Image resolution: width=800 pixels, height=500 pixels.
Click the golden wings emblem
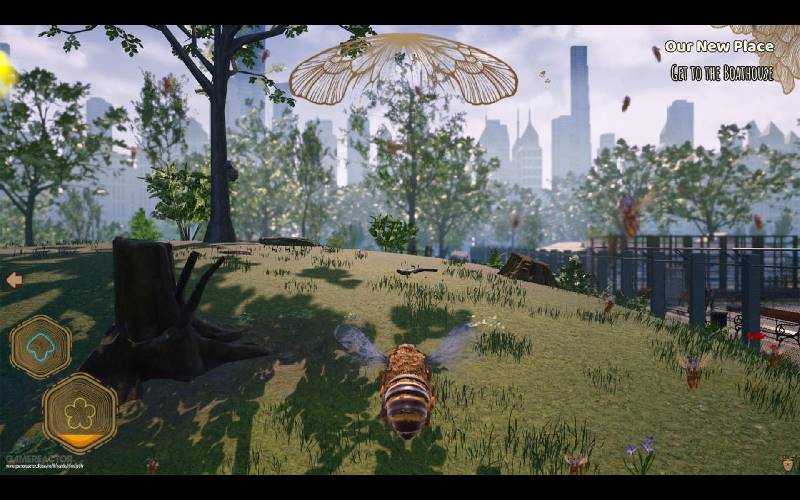click(x=403, y=69)
